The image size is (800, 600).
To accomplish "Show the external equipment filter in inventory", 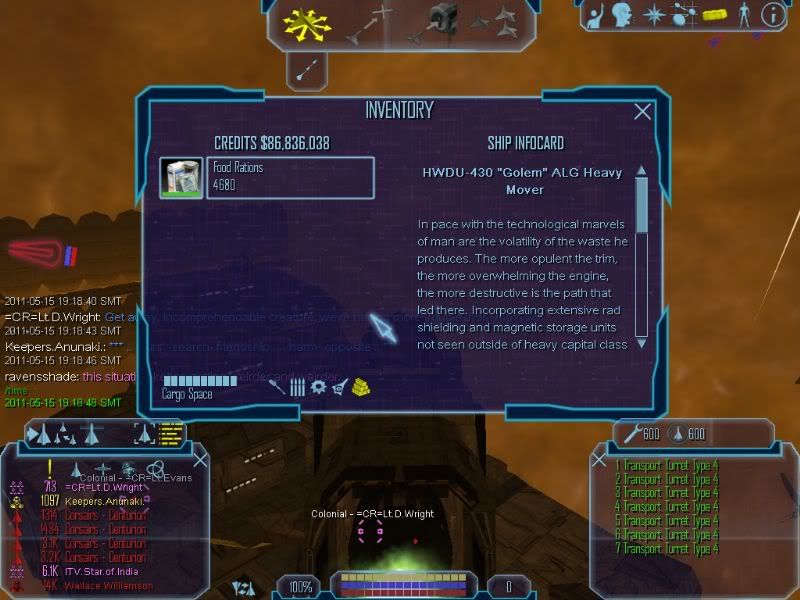I will point(339,387).
